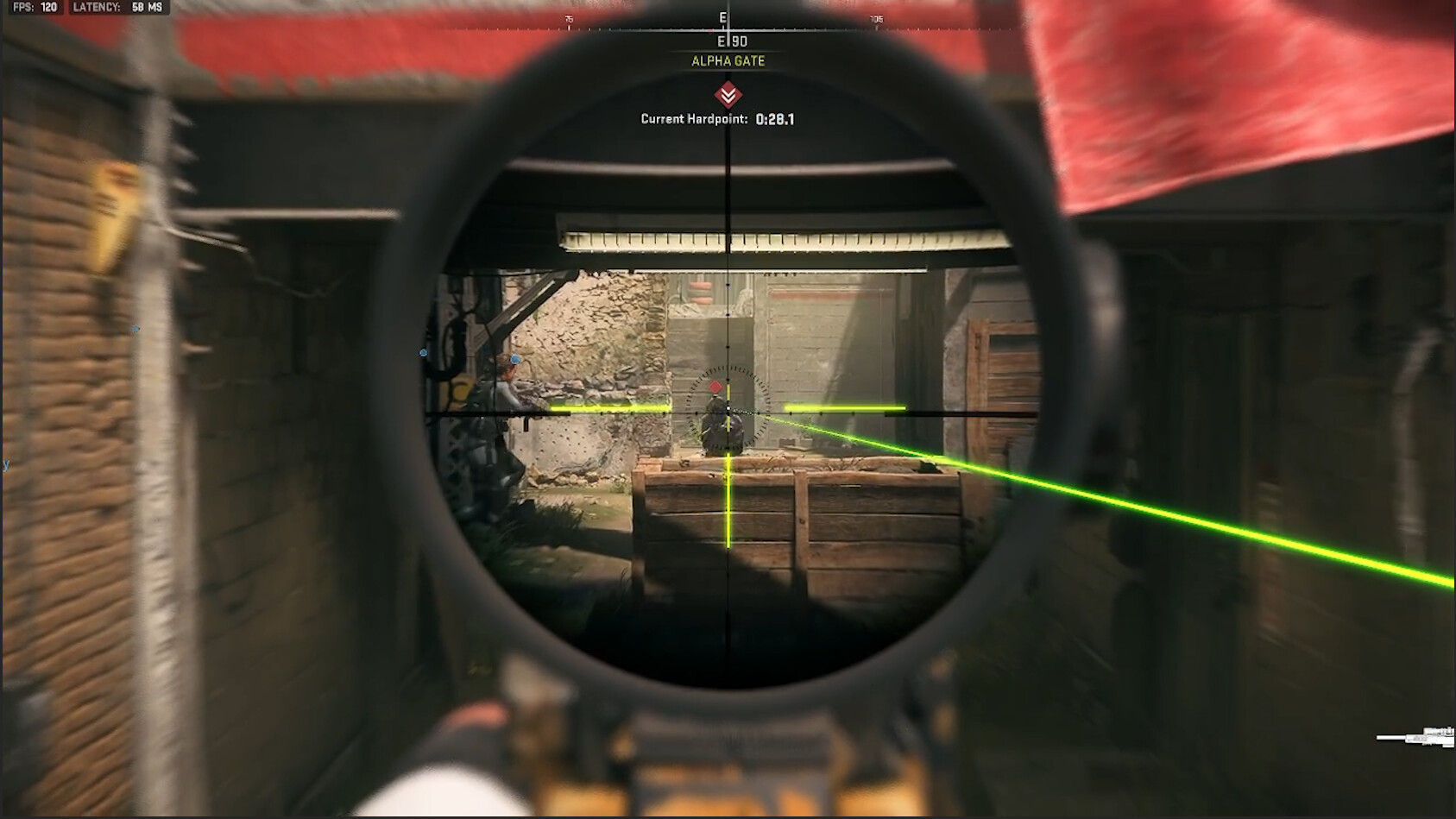Expand the ALPHA GATE objective banner

coord(728,61)
